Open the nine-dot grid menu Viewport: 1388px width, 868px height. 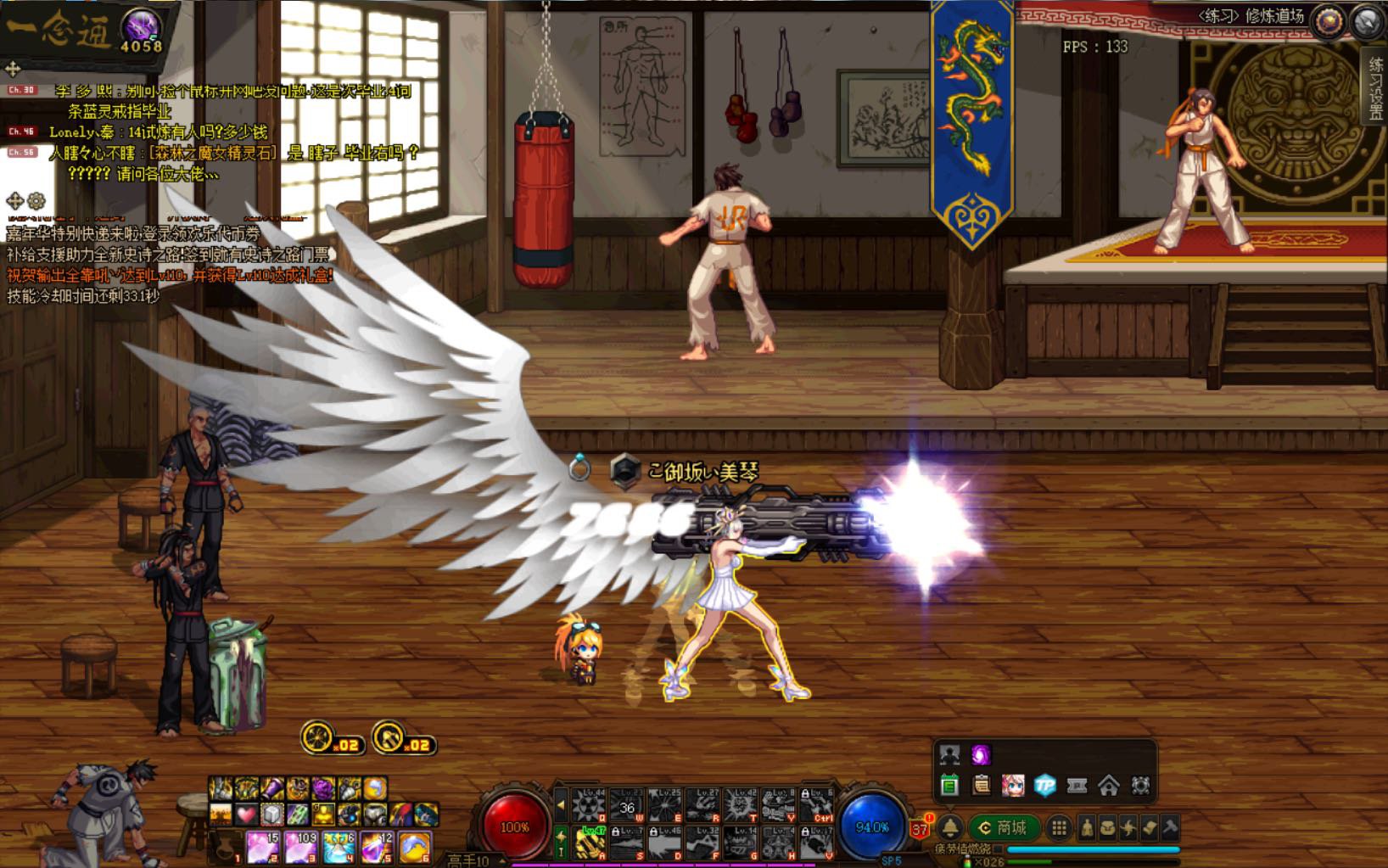click(x=1059, y=827)
